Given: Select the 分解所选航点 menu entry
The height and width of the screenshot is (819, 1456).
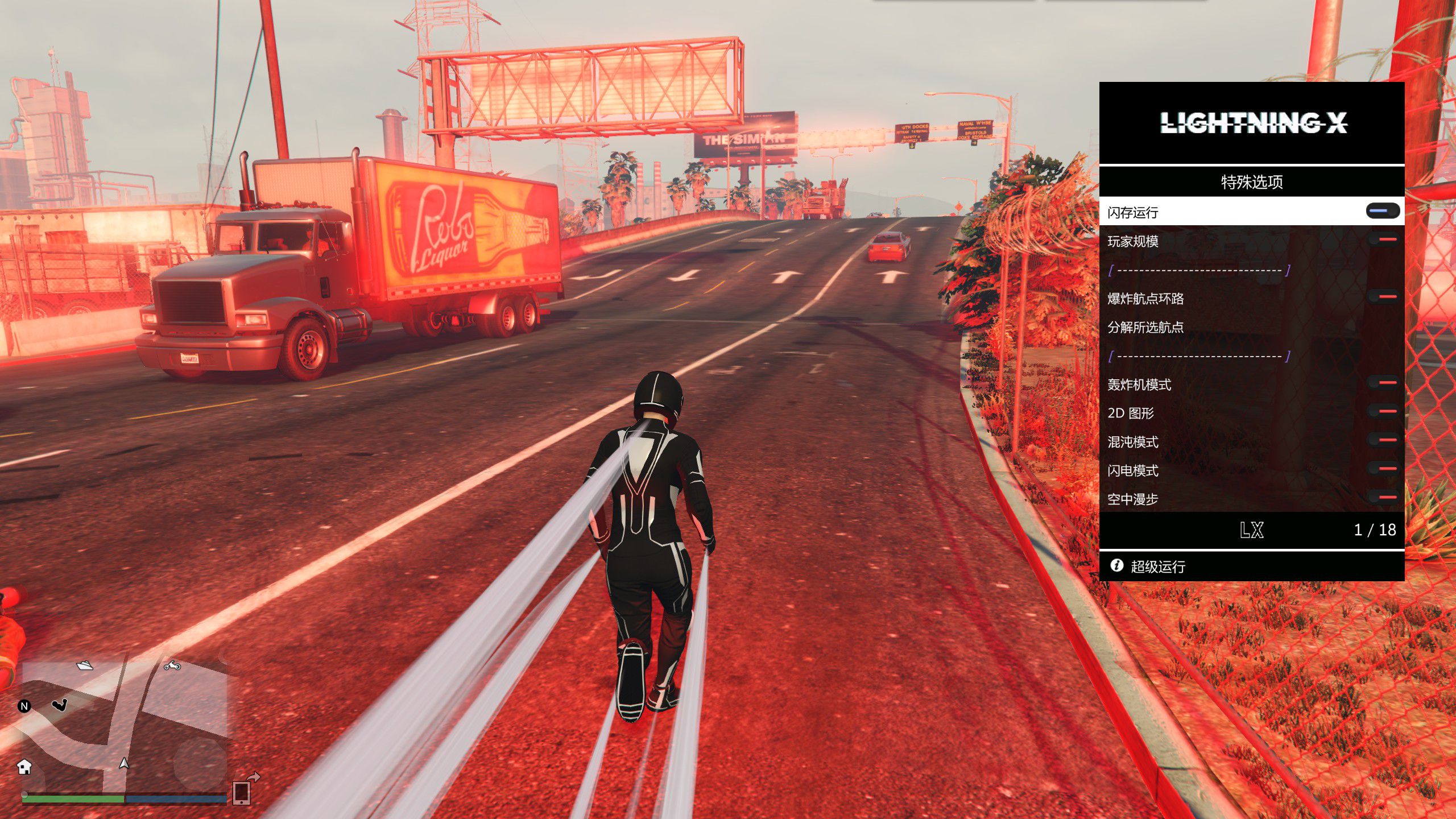Looking at the screenshot, I should pos(1145,327).
